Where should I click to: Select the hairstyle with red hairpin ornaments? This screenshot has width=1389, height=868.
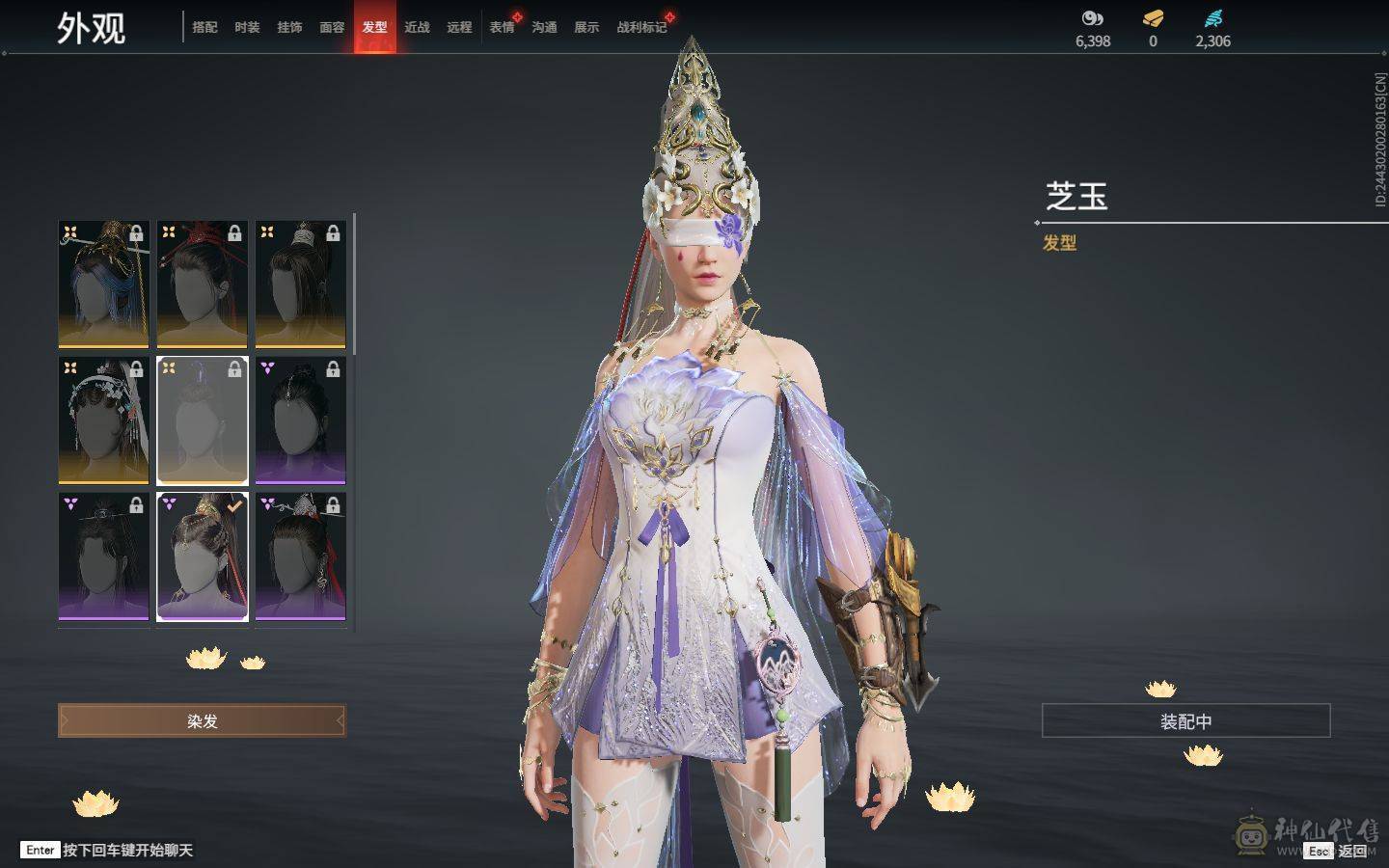click(203, 284)
